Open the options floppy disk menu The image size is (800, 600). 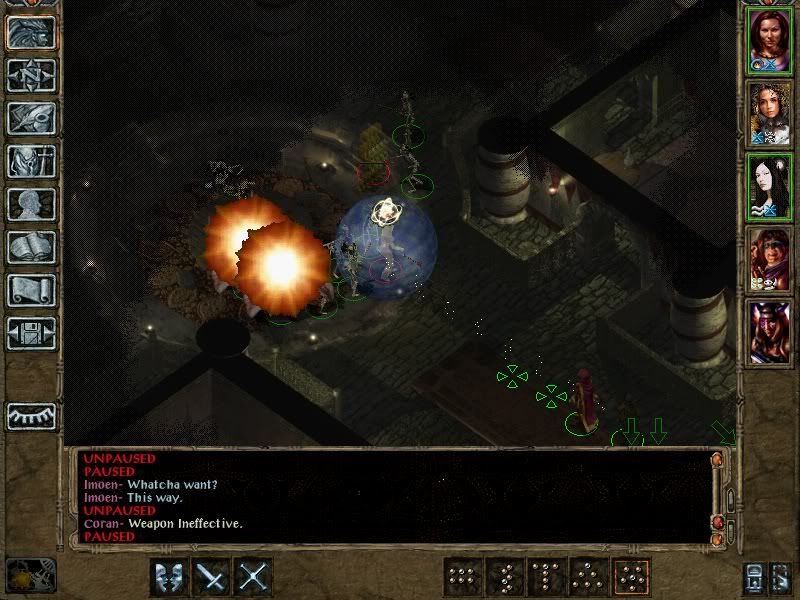pos(31,333)
